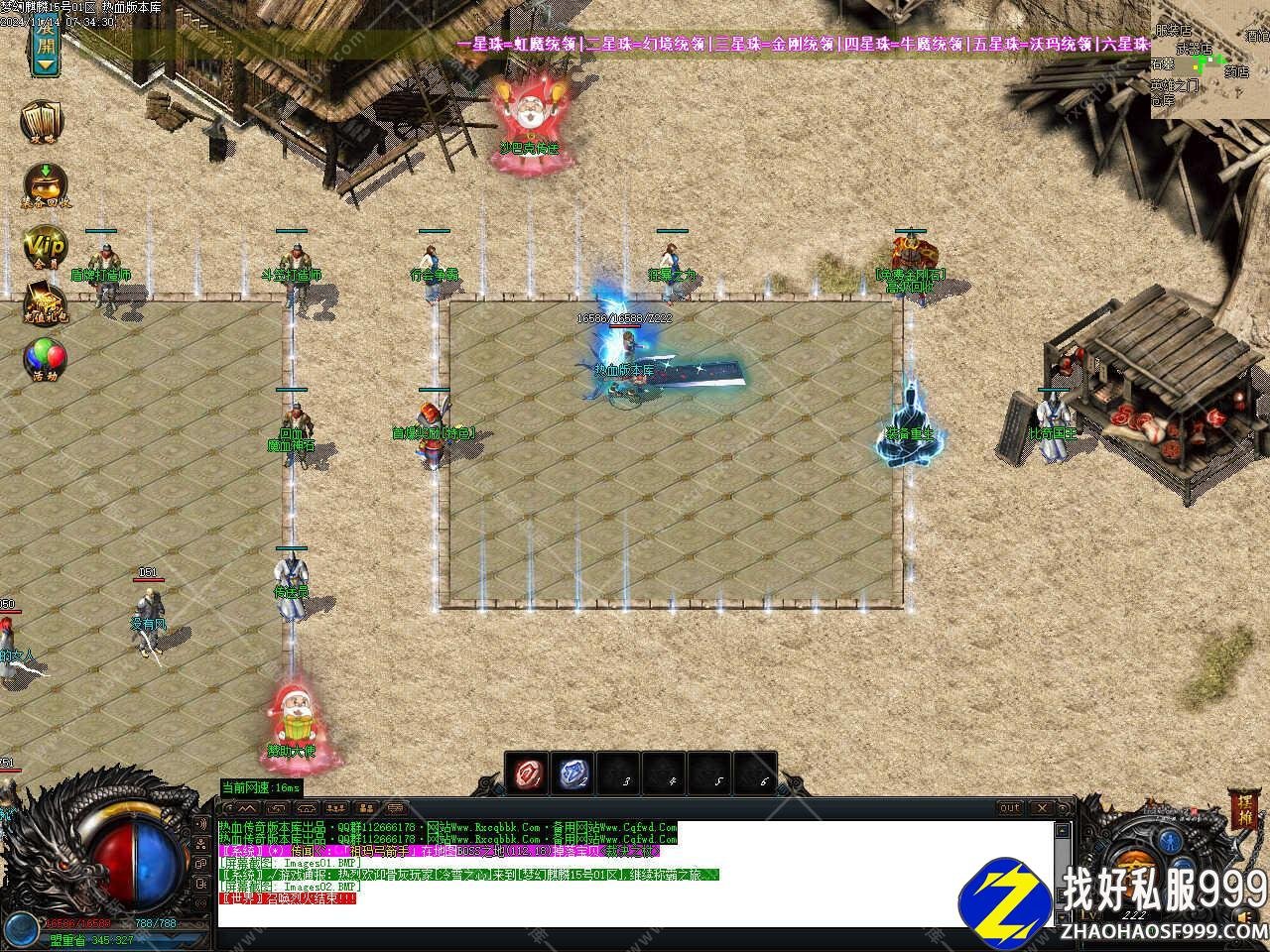Open the minimap of the town

[1209, 59]
